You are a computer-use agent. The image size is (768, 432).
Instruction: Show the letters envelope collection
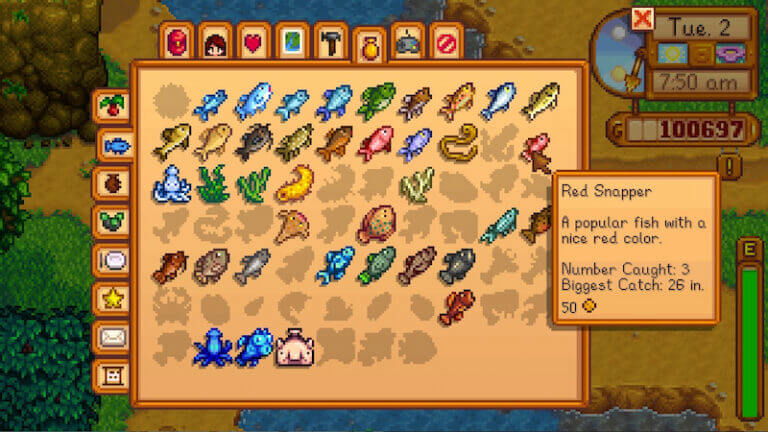(113, 337)
